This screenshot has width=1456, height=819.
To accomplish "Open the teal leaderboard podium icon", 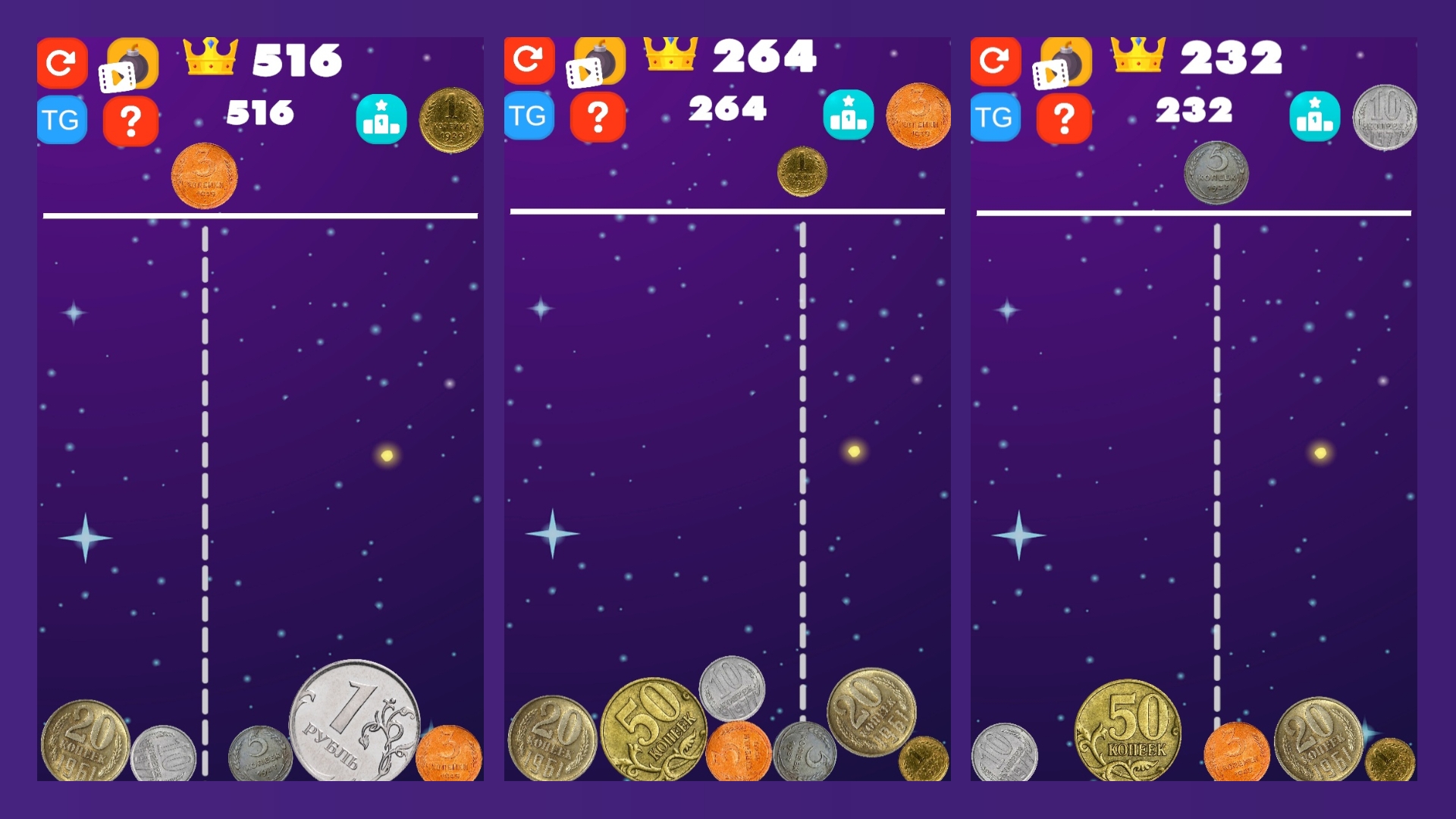I will click(x=382, y=118).
